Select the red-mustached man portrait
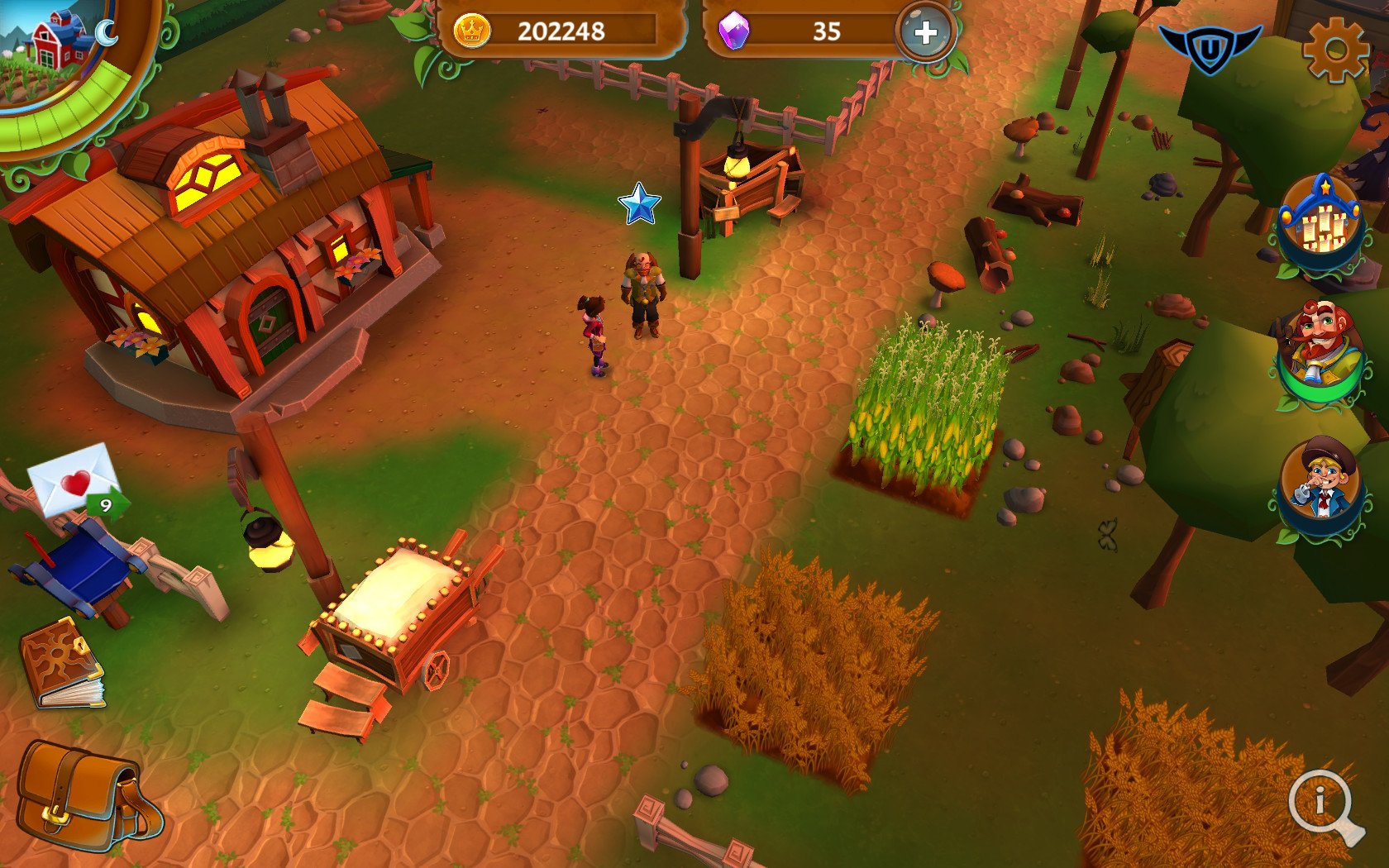 click(x=1320, y=351)
